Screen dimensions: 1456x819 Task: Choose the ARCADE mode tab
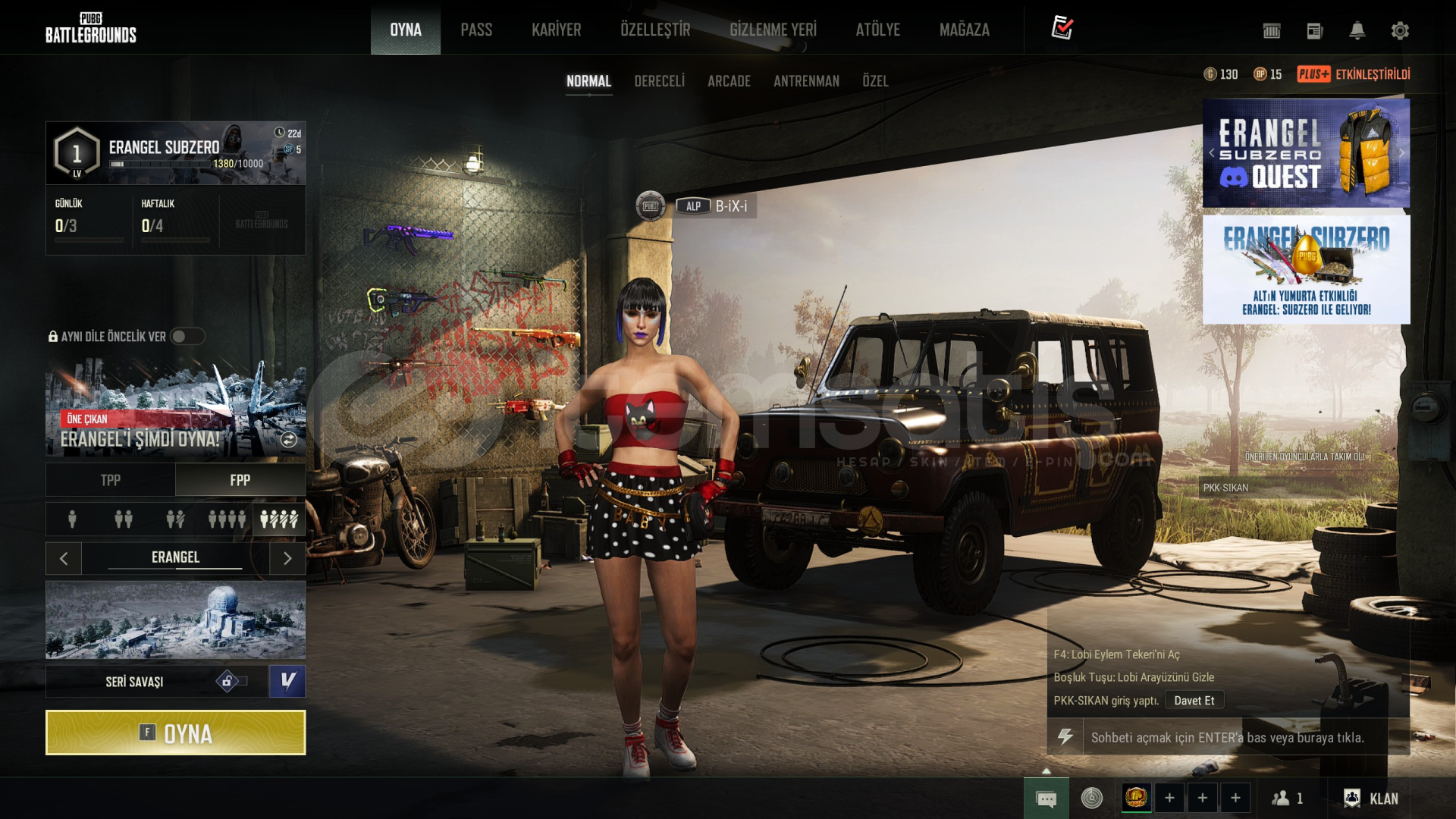729,81
